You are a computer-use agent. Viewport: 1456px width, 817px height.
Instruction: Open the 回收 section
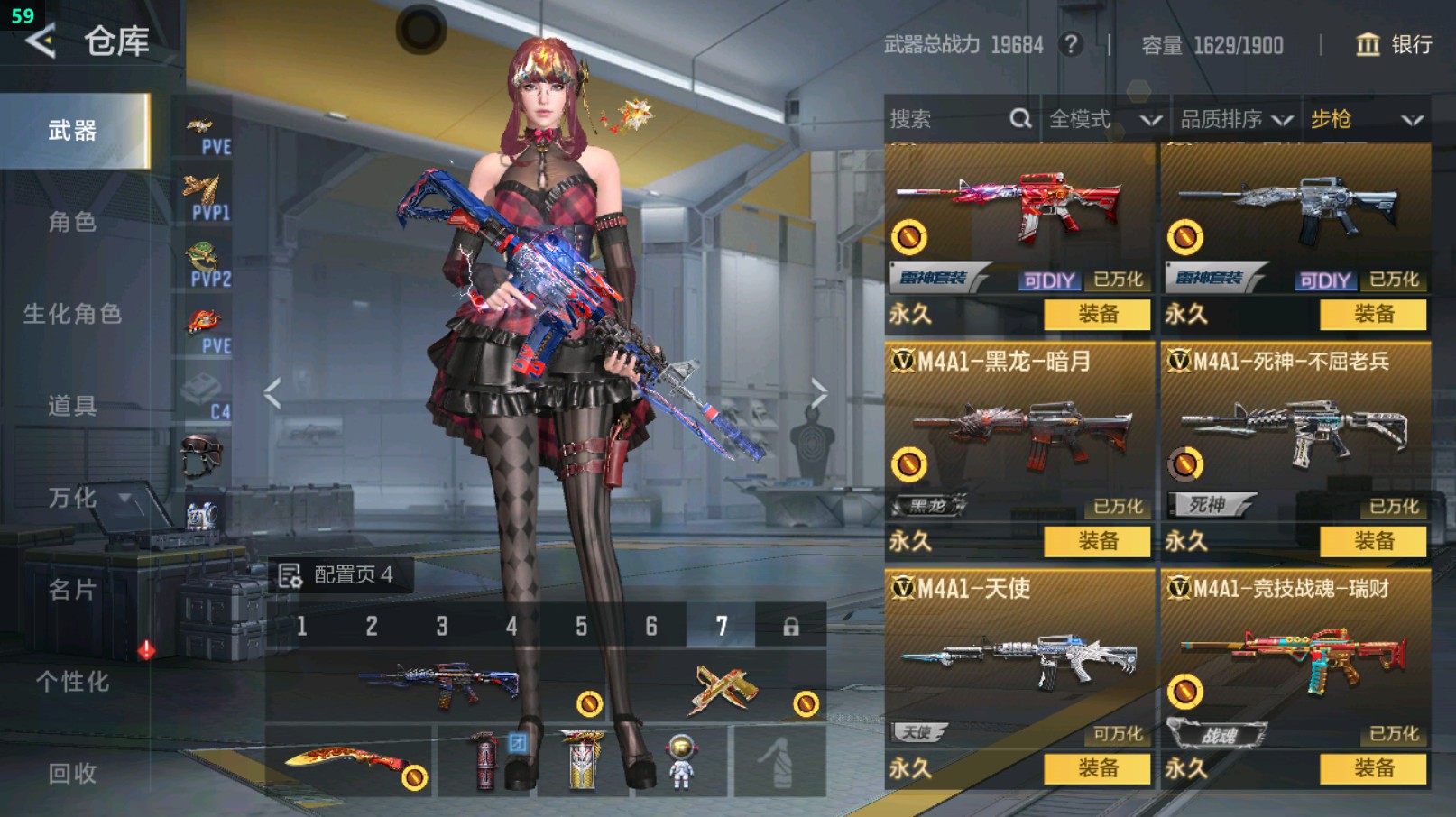pyautogui.click(x=72, y=773)
